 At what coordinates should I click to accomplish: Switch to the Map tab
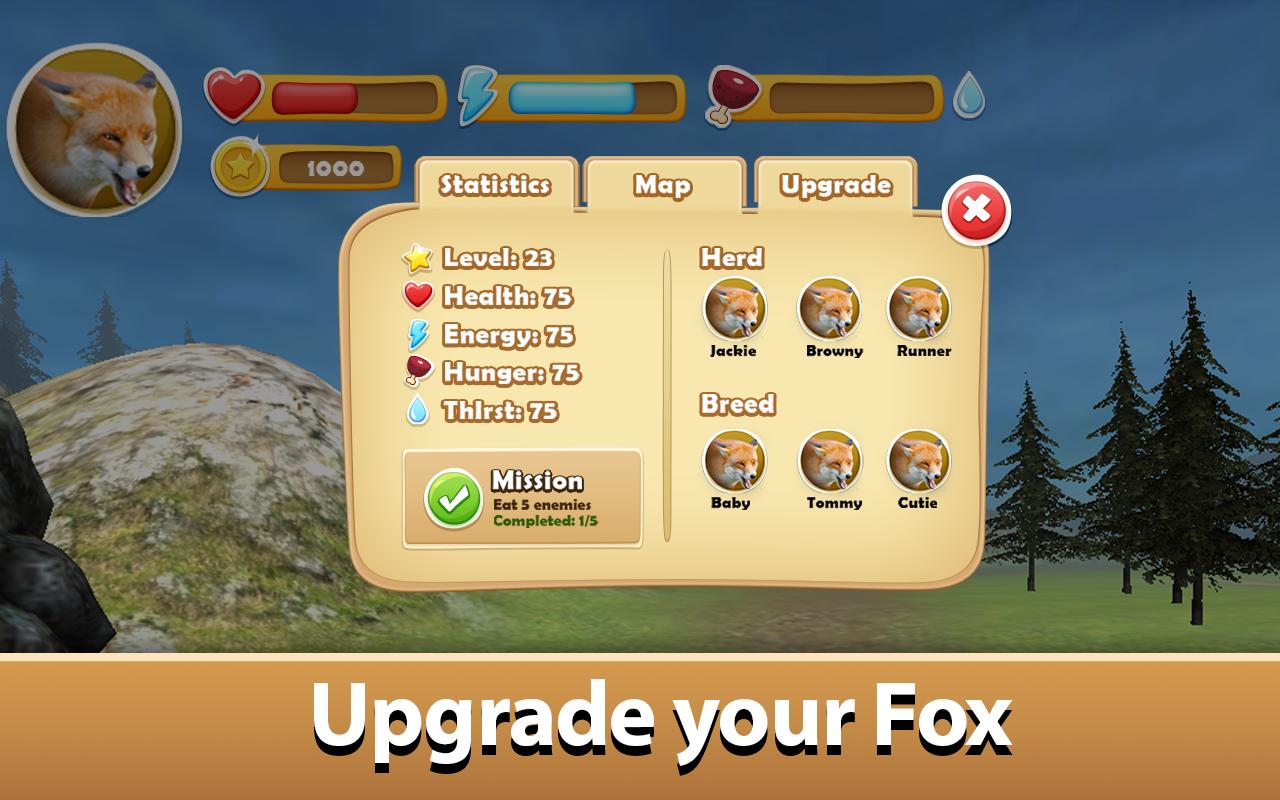pyautogui.click(x=663, y=183)
